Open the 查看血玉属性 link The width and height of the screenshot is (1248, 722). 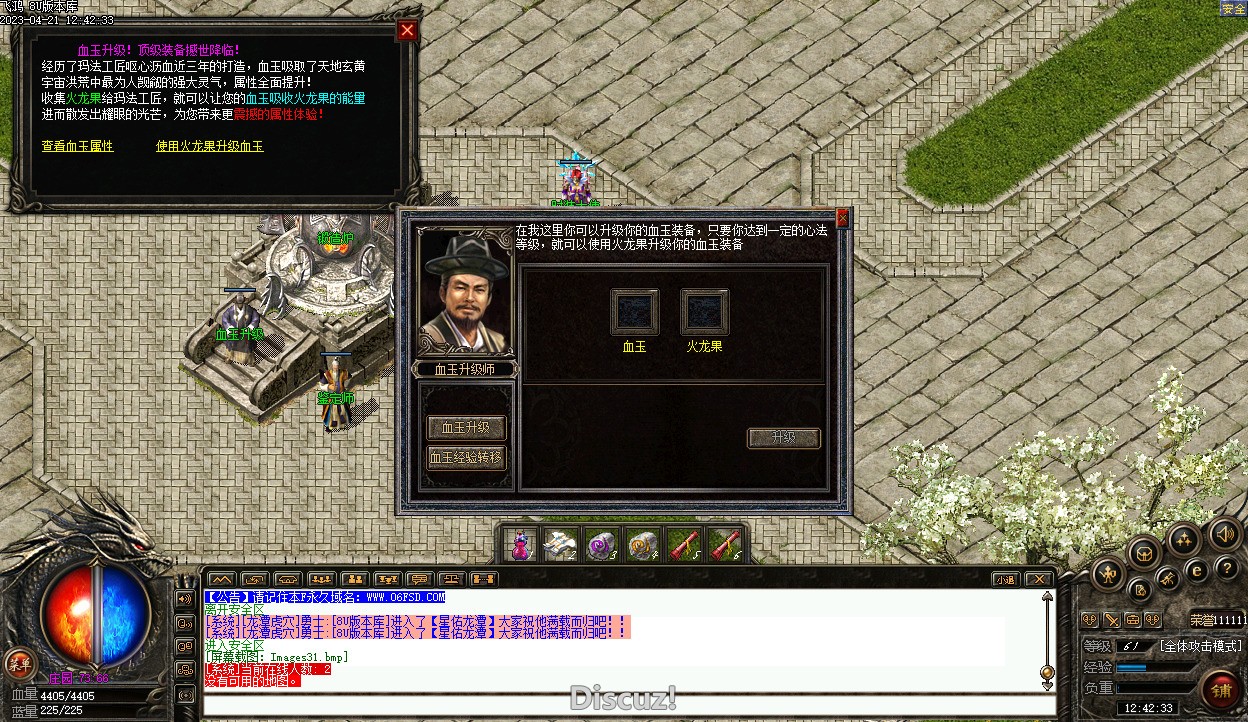[x=77, y=146]
